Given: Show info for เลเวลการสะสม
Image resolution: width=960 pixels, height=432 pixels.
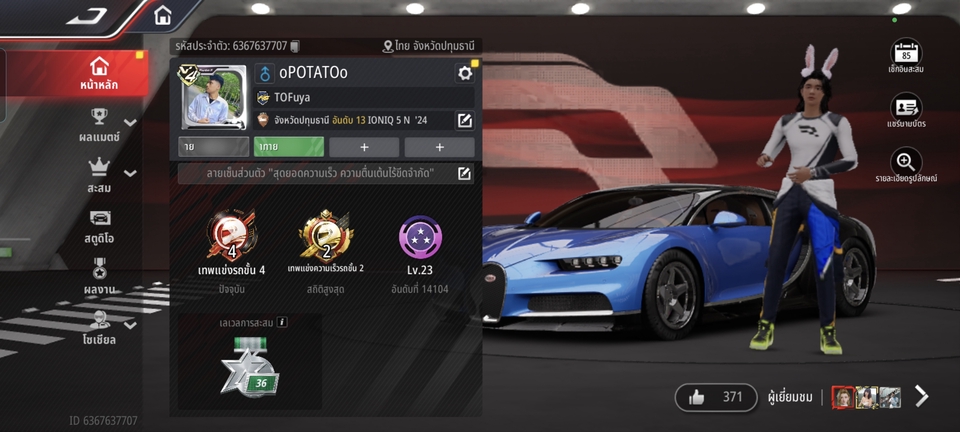Looking at the screenshot, I should (x=283, y=322).
